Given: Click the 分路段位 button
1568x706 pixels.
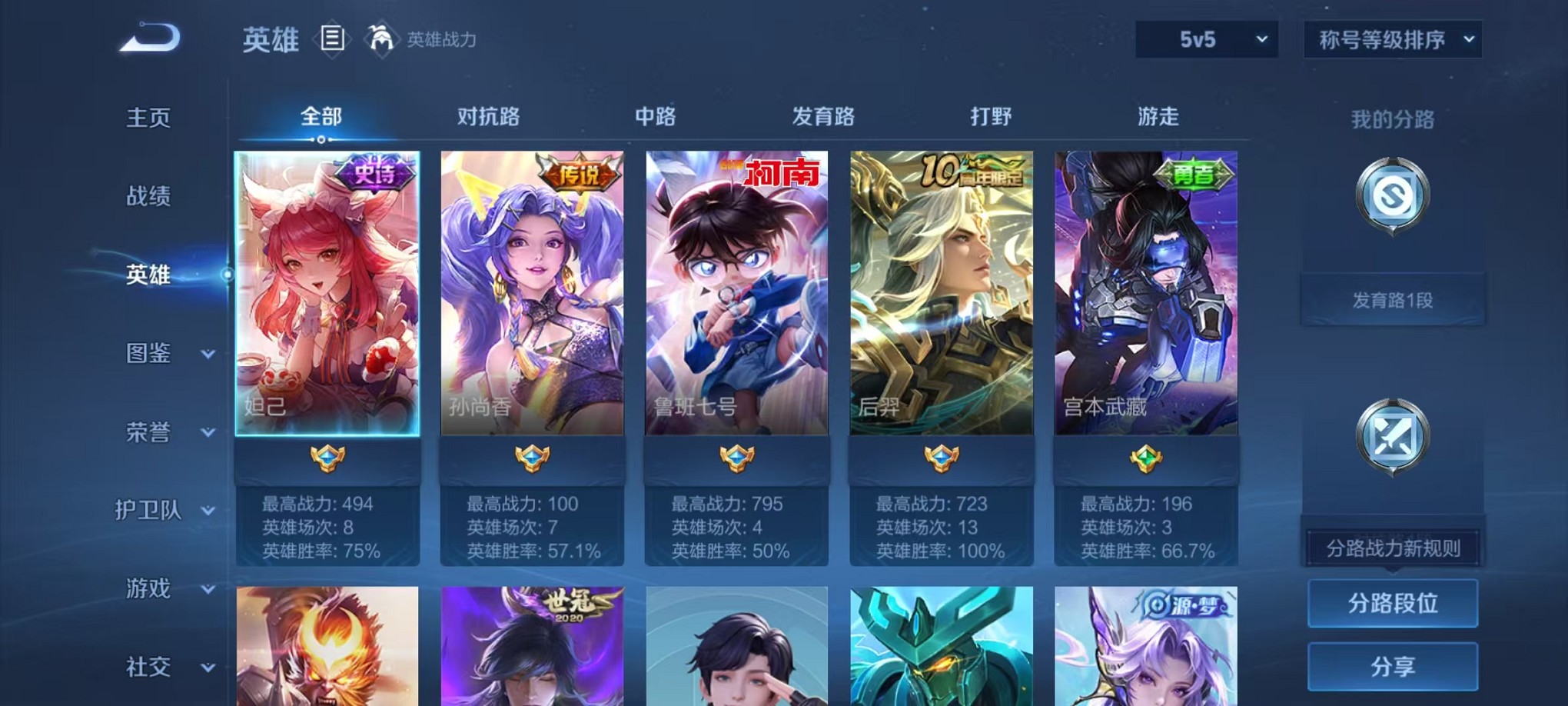Looking at the screenshot, I should click(1392, 604).
